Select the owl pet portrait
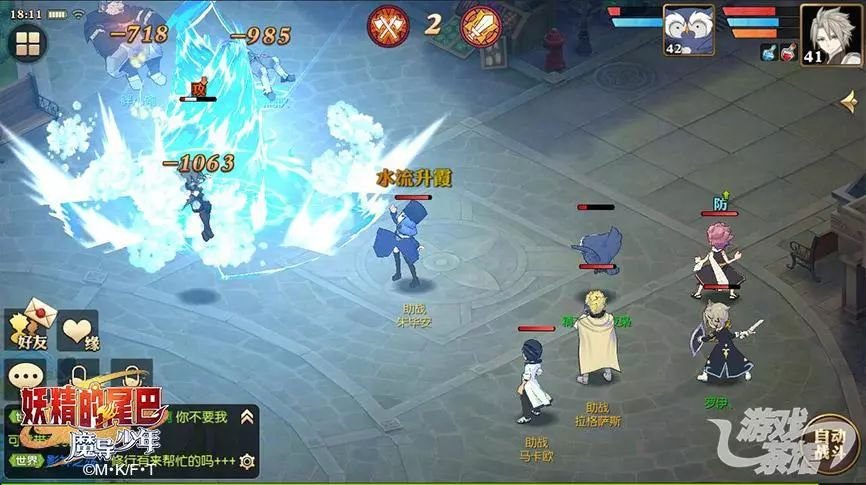This screenshot has height=485, width=866. (688, 31)
